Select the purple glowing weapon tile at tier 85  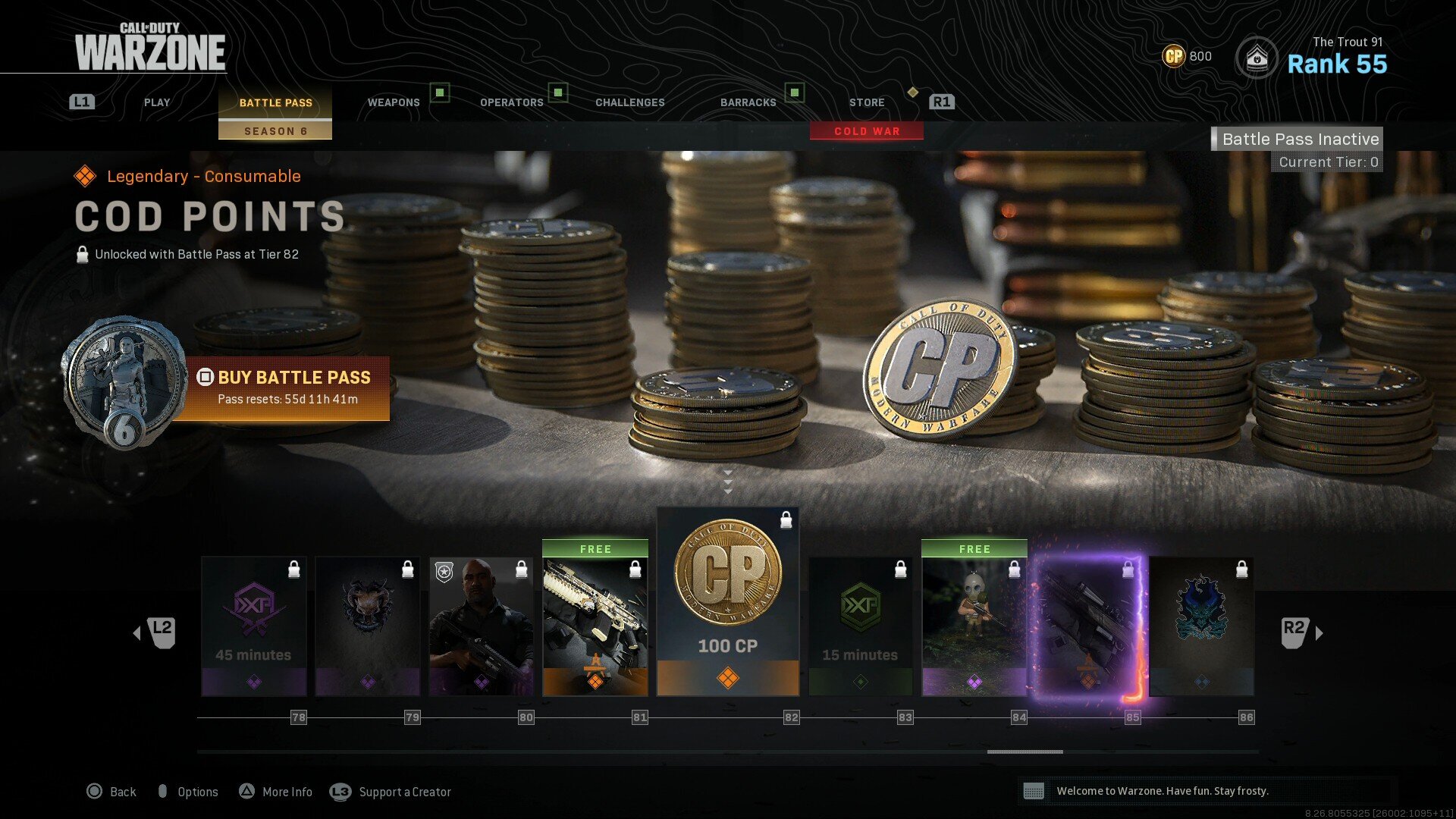pos(1088,626)
